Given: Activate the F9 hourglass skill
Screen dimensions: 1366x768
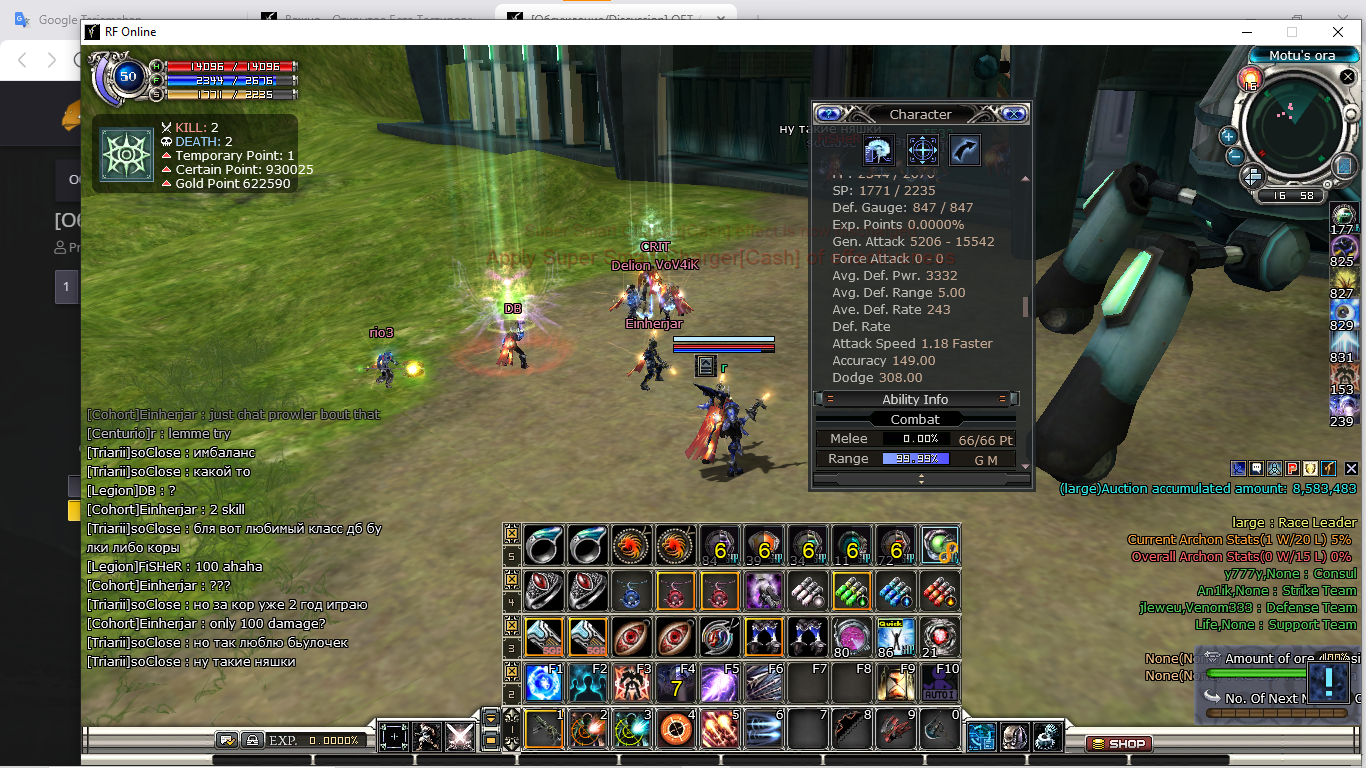Looking at the screenshot, I should (896, 683).
